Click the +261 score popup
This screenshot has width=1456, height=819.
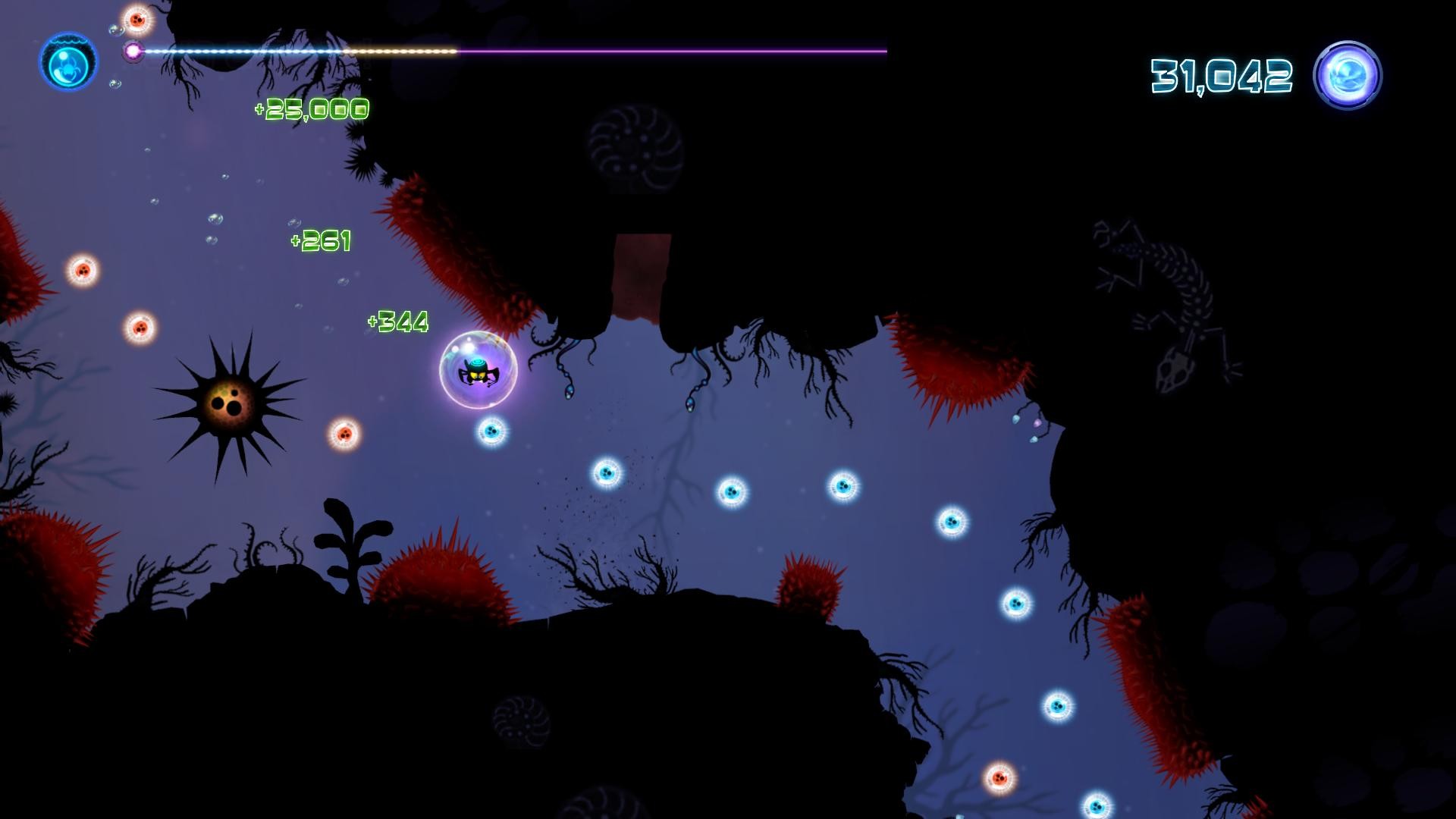tap(322, 241)
